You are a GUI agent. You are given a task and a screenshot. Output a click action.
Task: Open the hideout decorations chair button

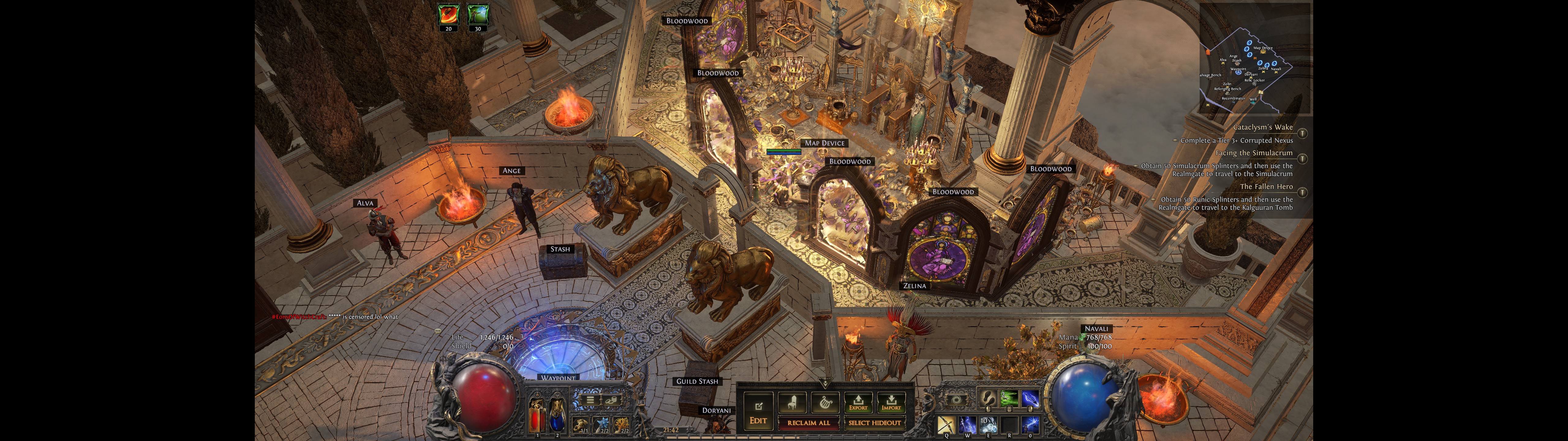tap(792, 402)
